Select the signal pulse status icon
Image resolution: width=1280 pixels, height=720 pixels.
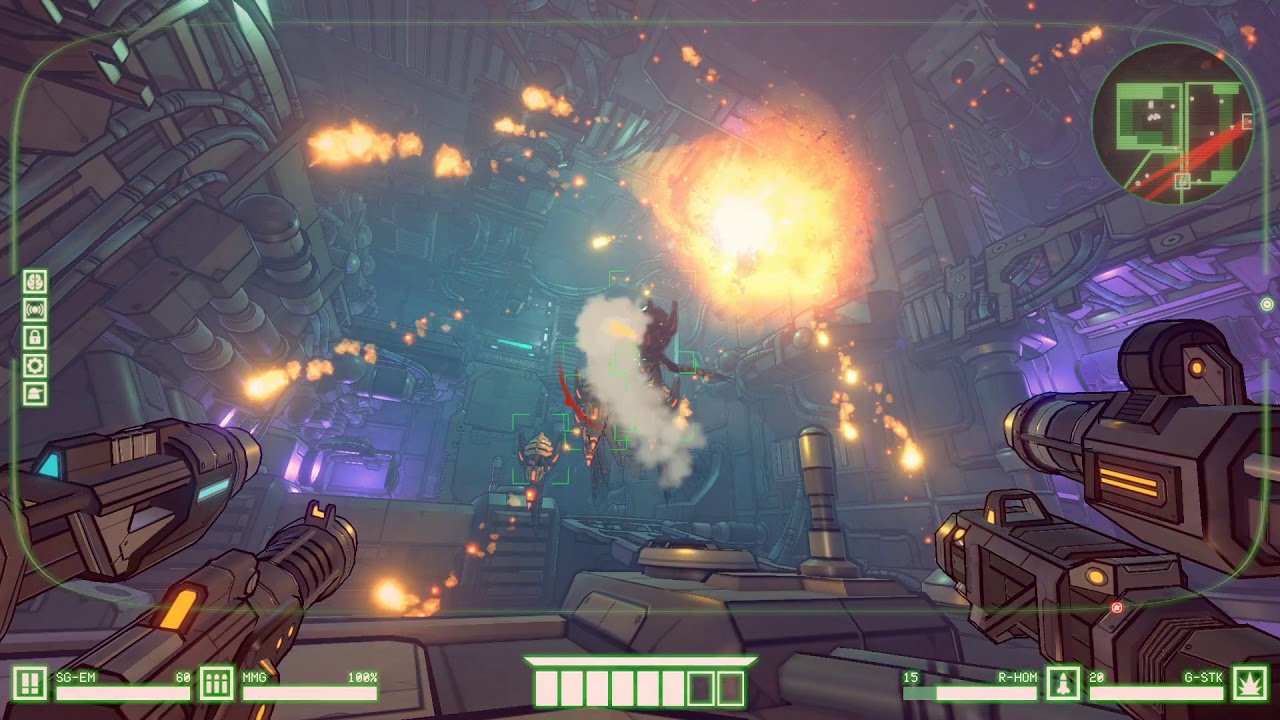[35, 310]
